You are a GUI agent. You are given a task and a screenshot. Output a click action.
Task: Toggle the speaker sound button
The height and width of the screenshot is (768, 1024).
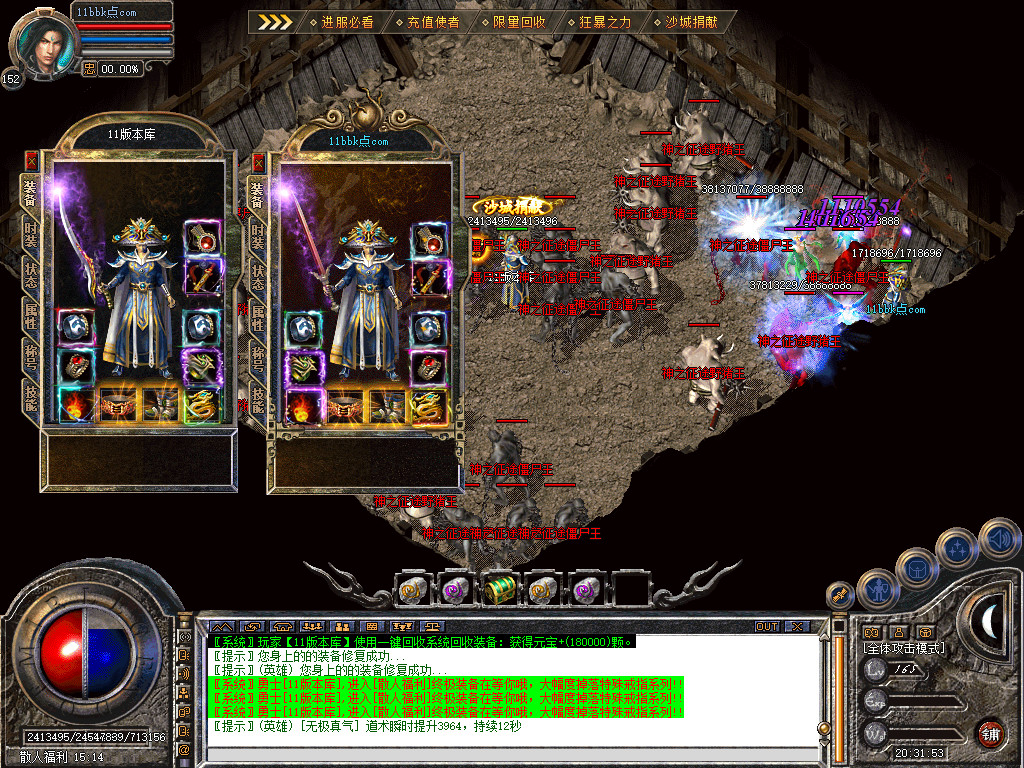coord(997,538)
